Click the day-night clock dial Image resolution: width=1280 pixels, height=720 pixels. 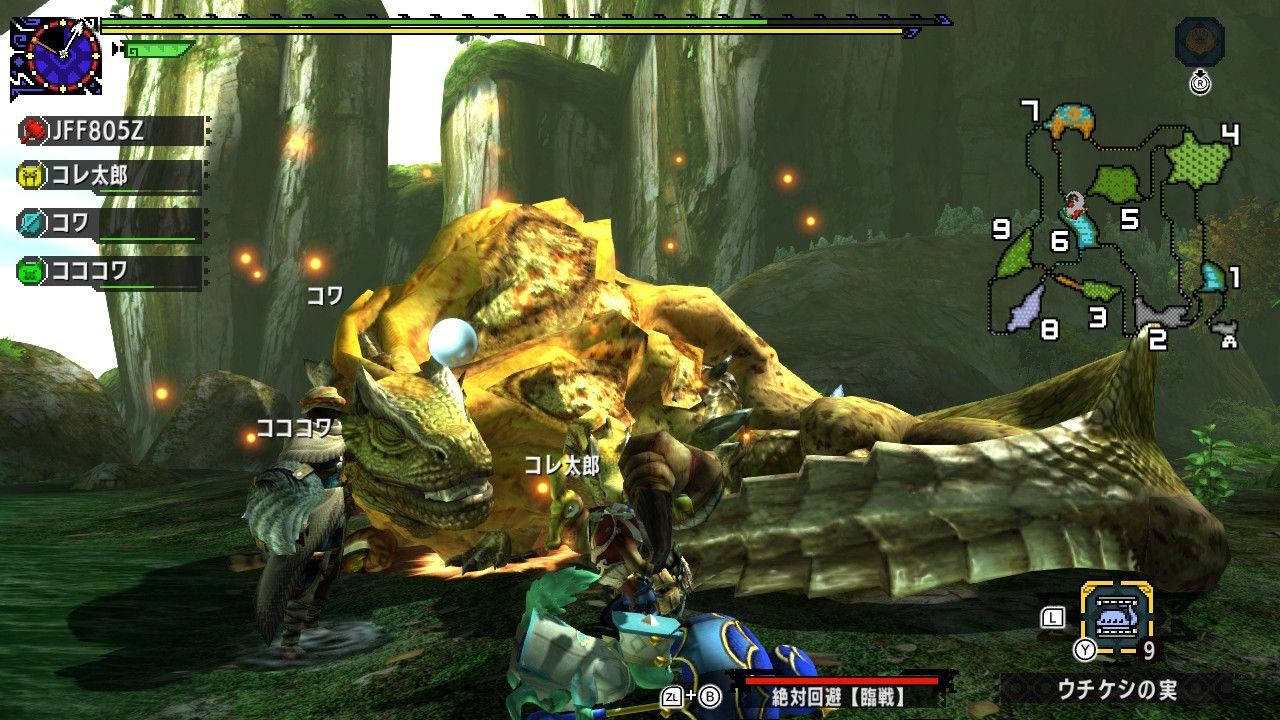pos(62,54)
